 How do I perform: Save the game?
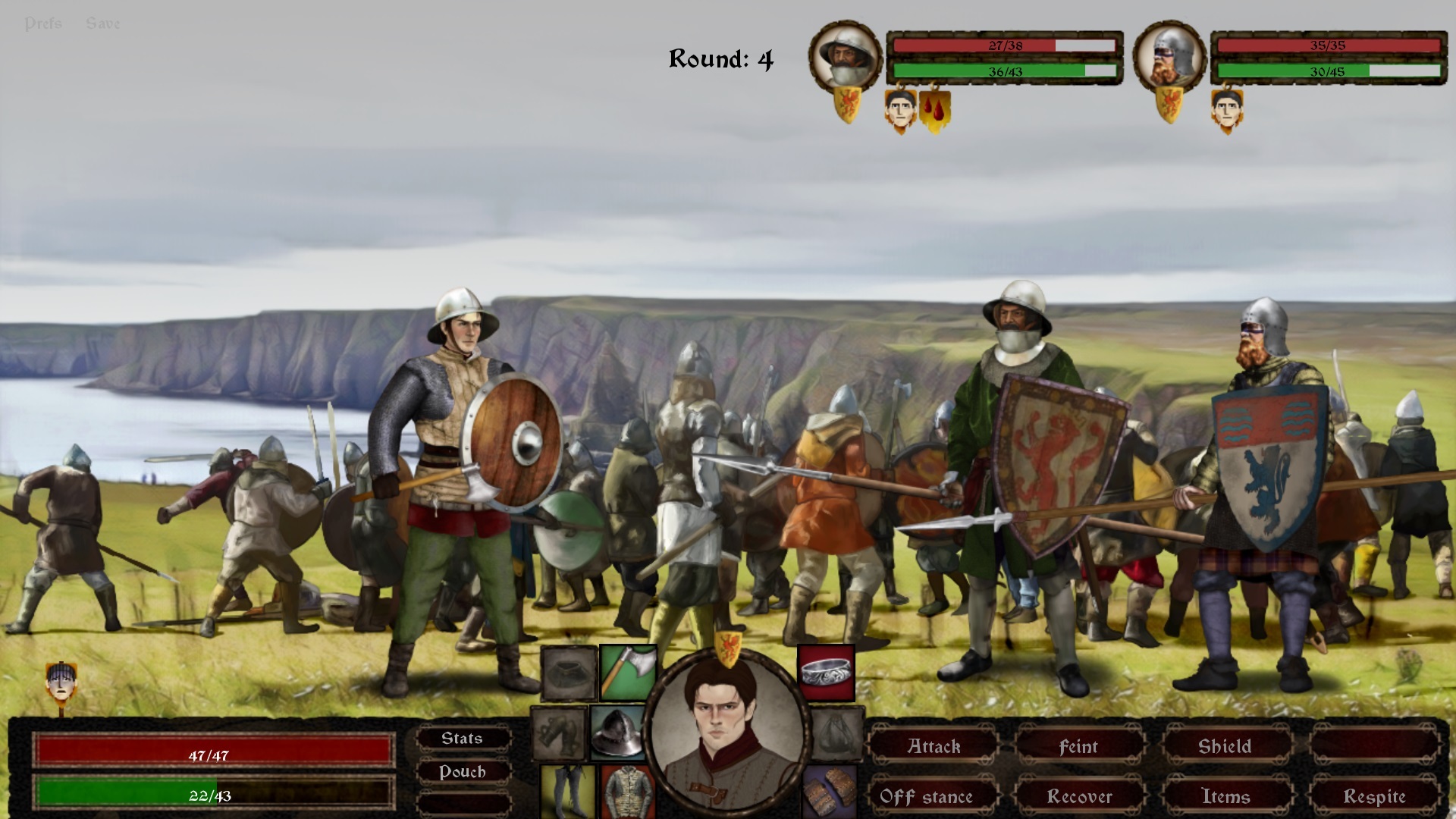pos(103,24)
